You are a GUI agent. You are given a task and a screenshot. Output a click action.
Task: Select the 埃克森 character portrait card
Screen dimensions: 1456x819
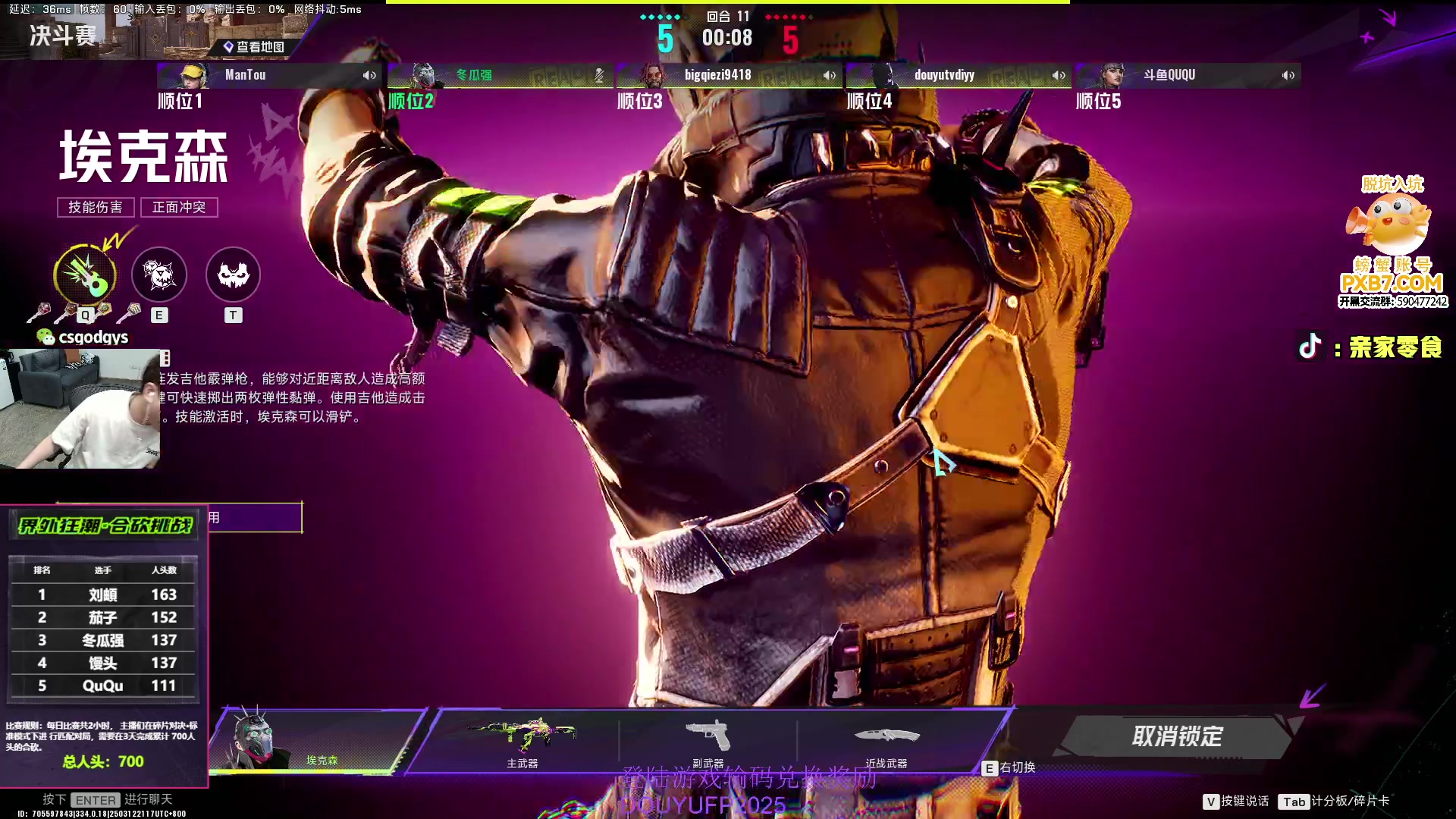(x=315, y=739)
